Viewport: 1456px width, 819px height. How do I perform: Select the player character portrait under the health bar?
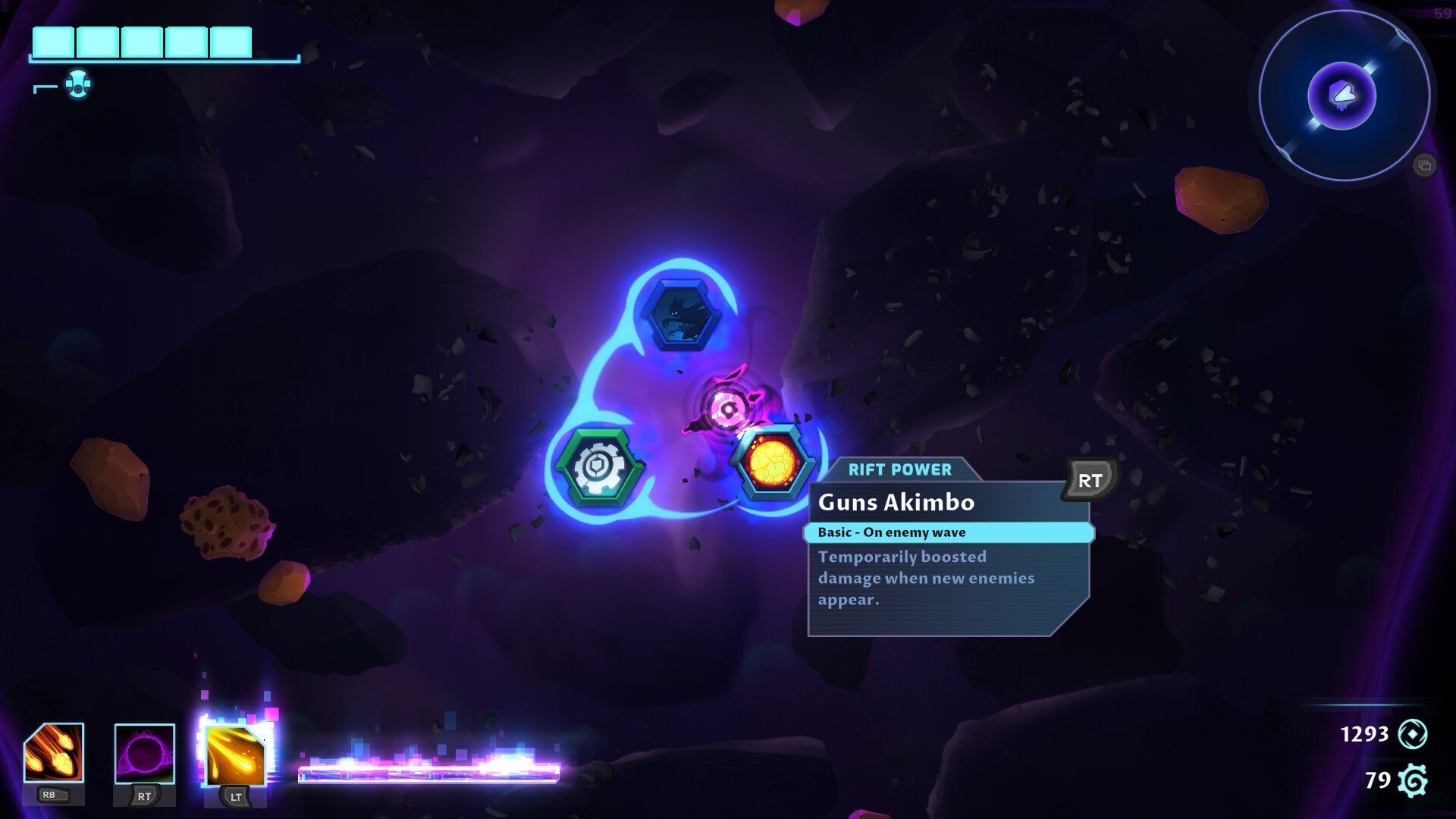[x=78, y=86]
